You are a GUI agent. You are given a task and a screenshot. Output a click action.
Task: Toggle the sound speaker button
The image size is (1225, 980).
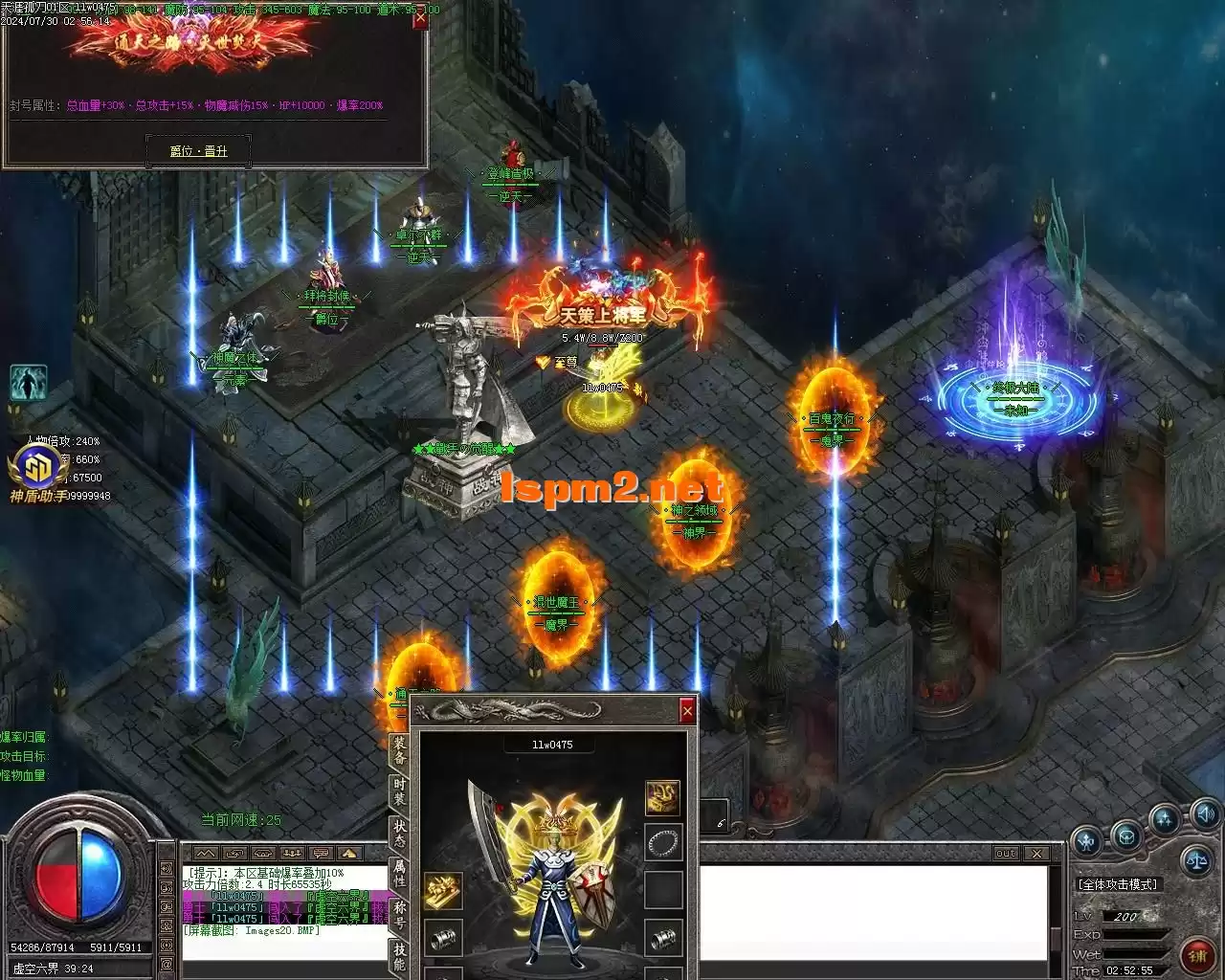[1205, 815]
